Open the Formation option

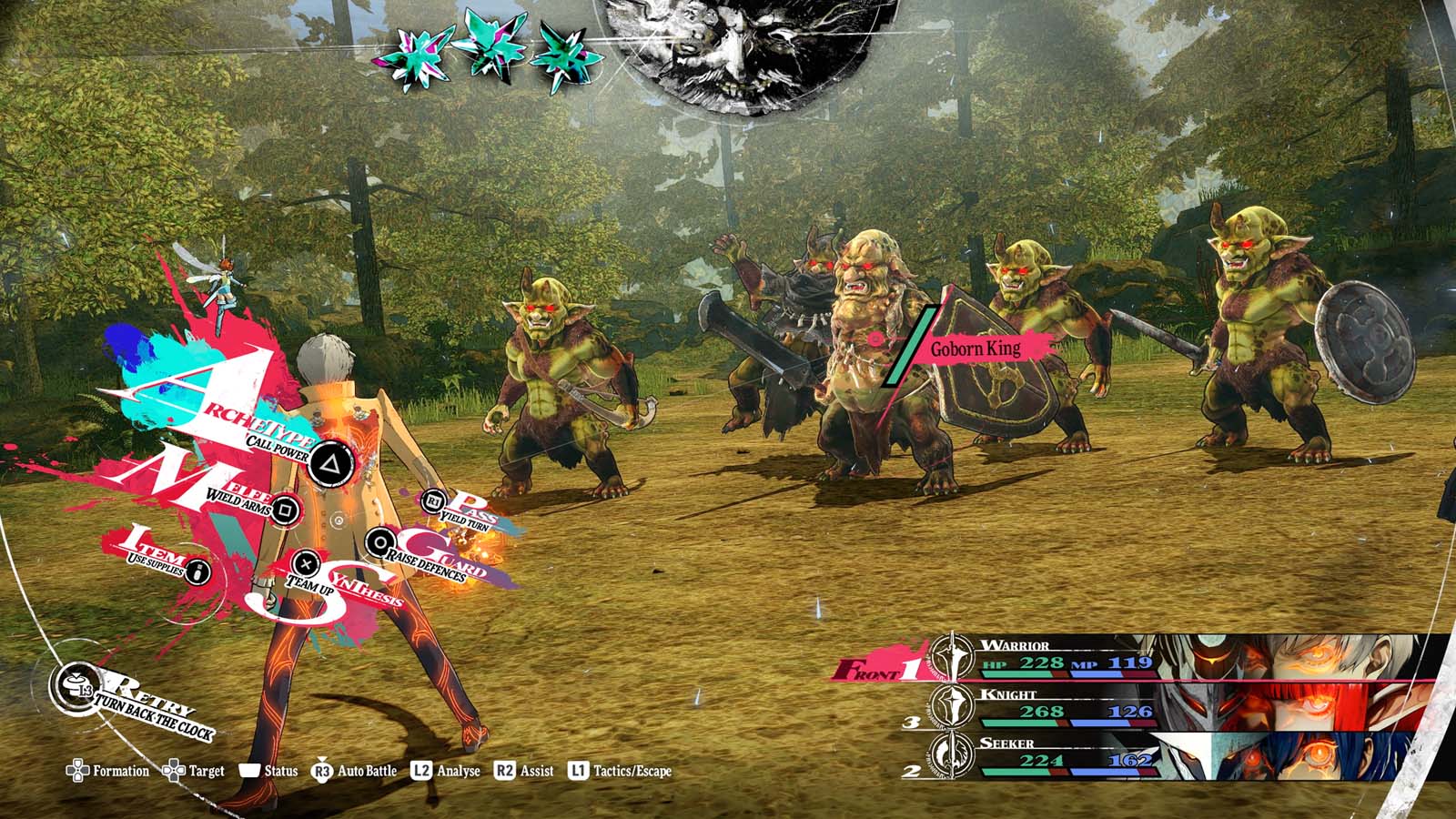click(x=108, y=772)
